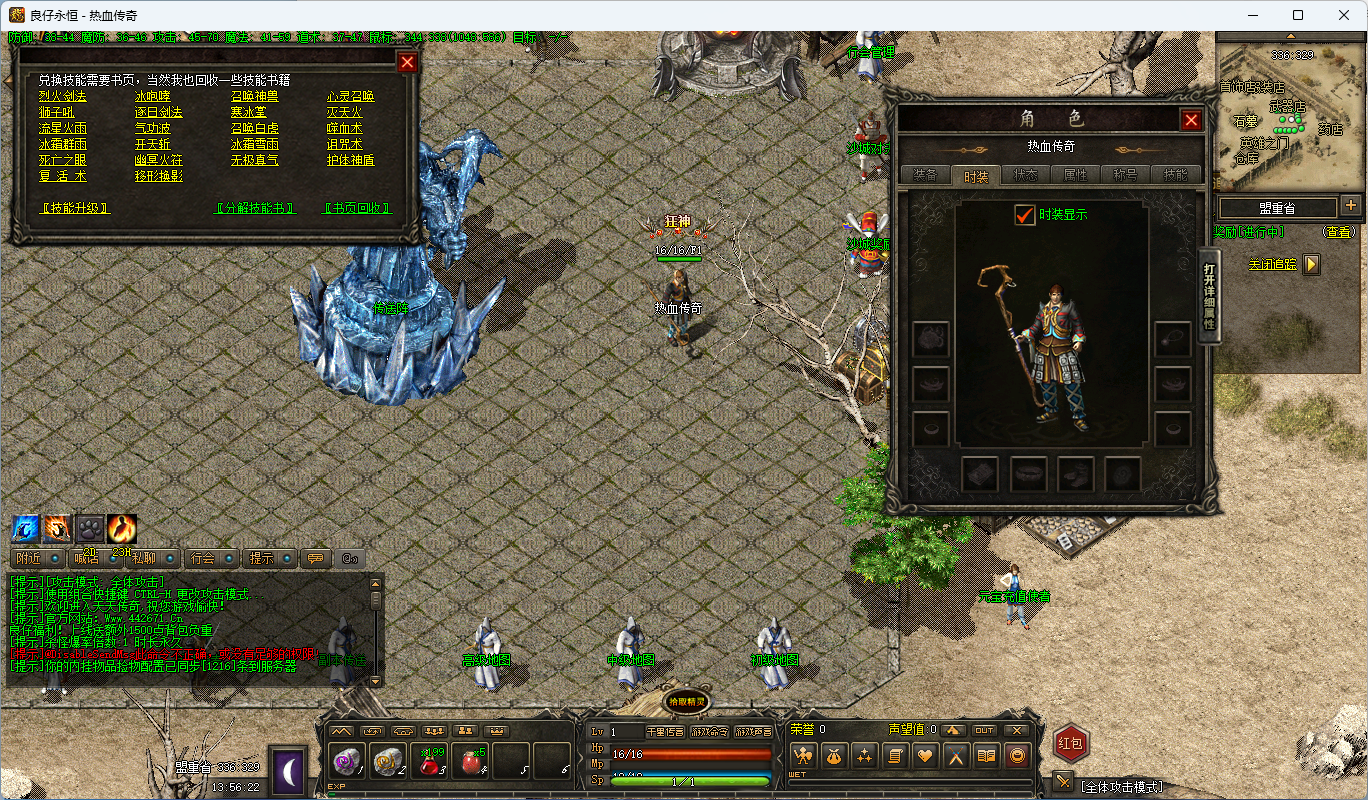1368x800 pixels.
Task: Expand the 打开详细属性 side panel
Action: tap(1209, 296)
